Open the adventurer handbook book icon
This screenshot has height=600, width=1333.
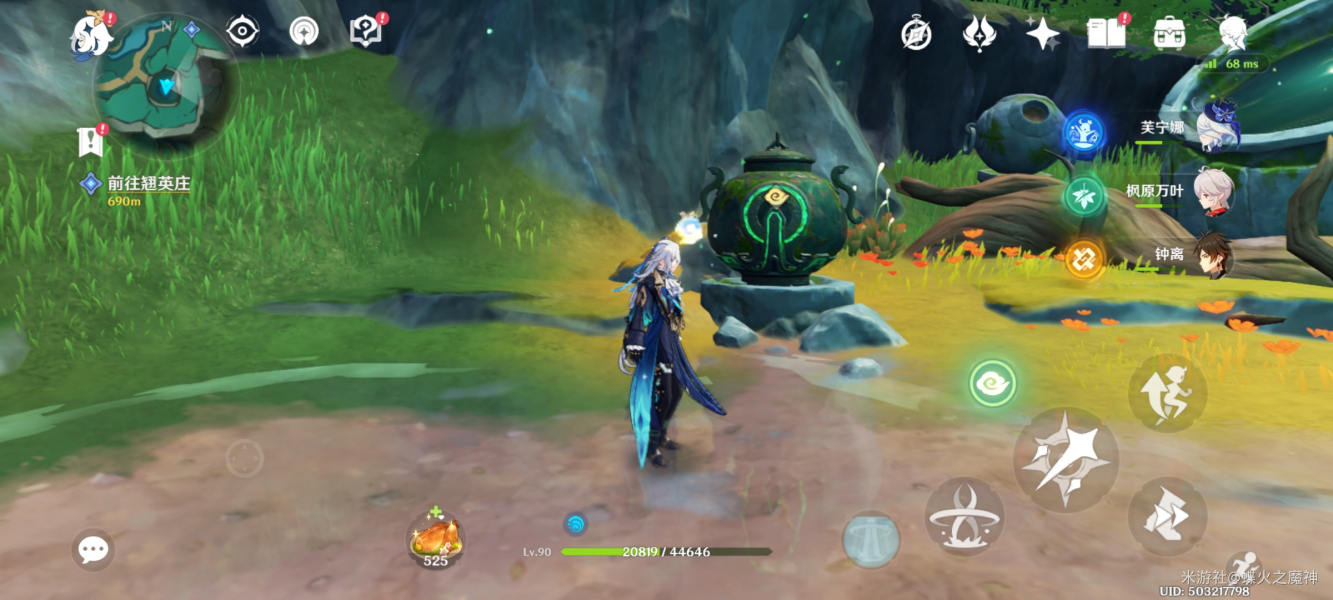1104,34
